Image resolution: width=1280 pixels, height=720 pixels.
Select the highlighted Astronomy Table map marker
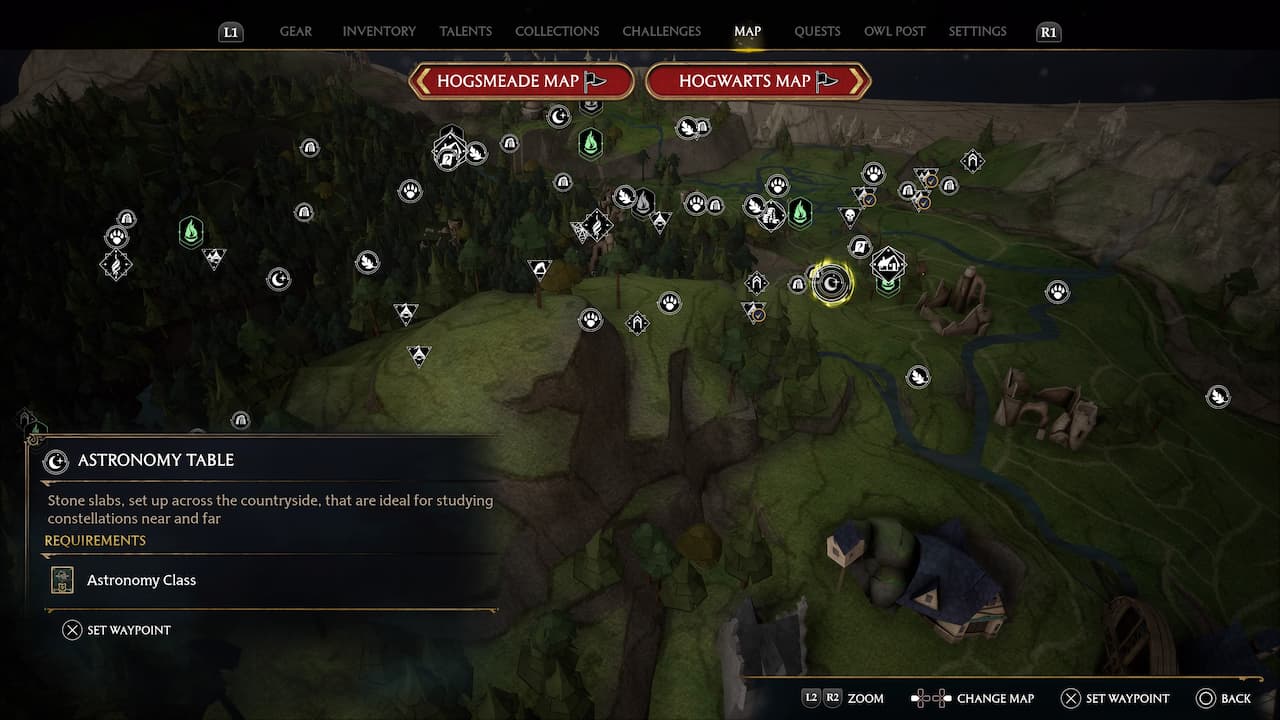pyautogui.click(x=830, y=284)
